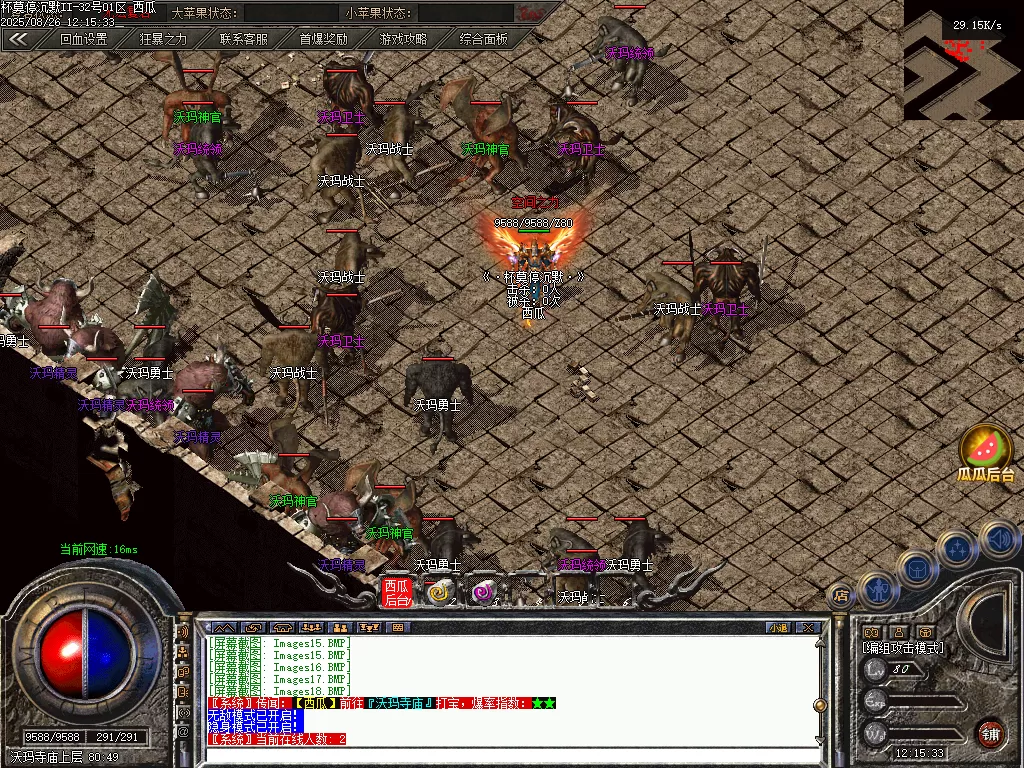The image size is (1024, 768).
Task: Open the skills button with four stars
Action: (957, 549)
